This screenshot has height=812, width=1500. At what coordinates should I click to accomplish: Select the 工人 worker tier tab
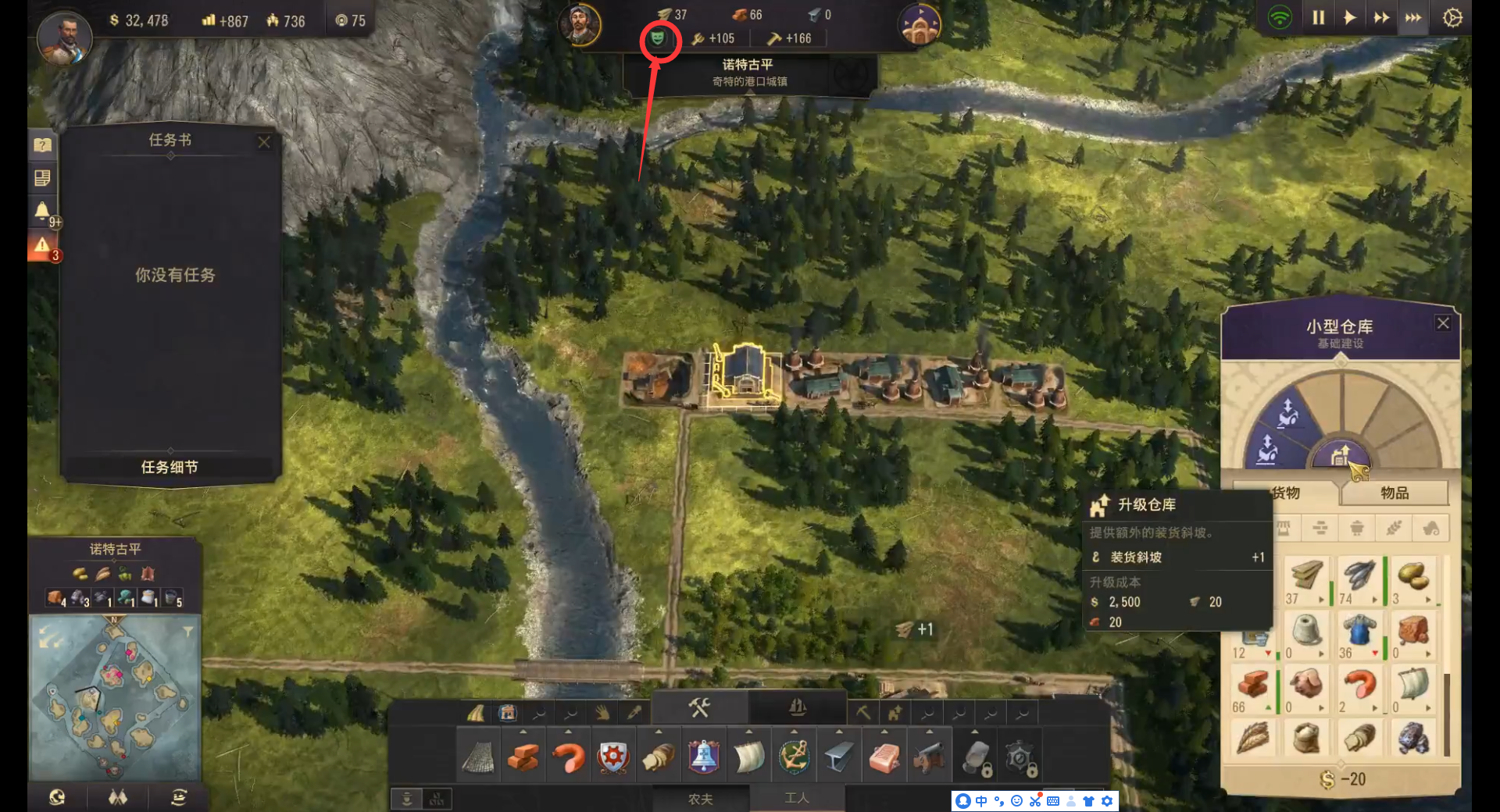click(797, 798)
